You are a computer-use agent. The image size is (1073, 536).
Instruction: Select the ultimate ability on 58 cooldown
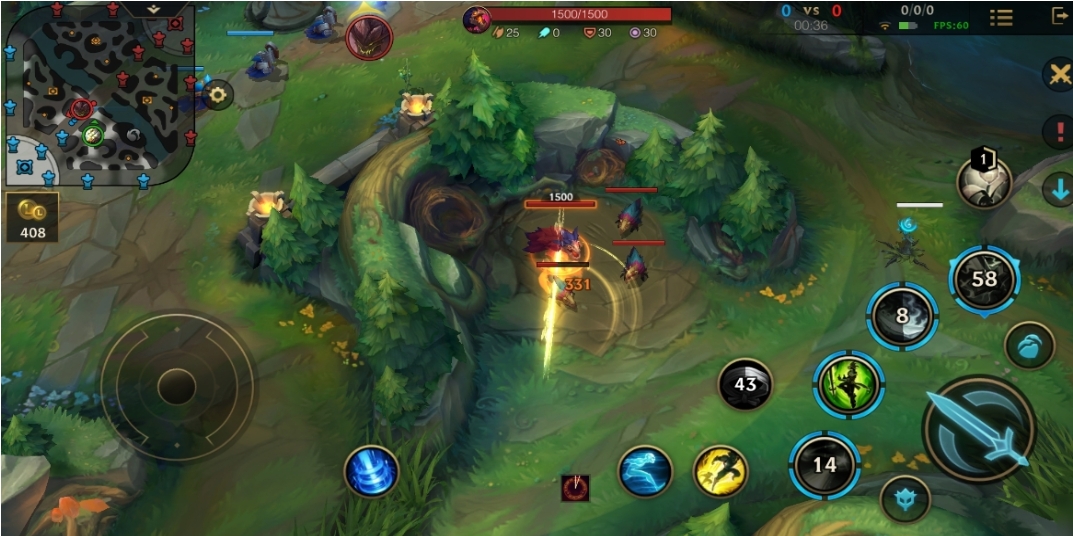tap(984, 280)
